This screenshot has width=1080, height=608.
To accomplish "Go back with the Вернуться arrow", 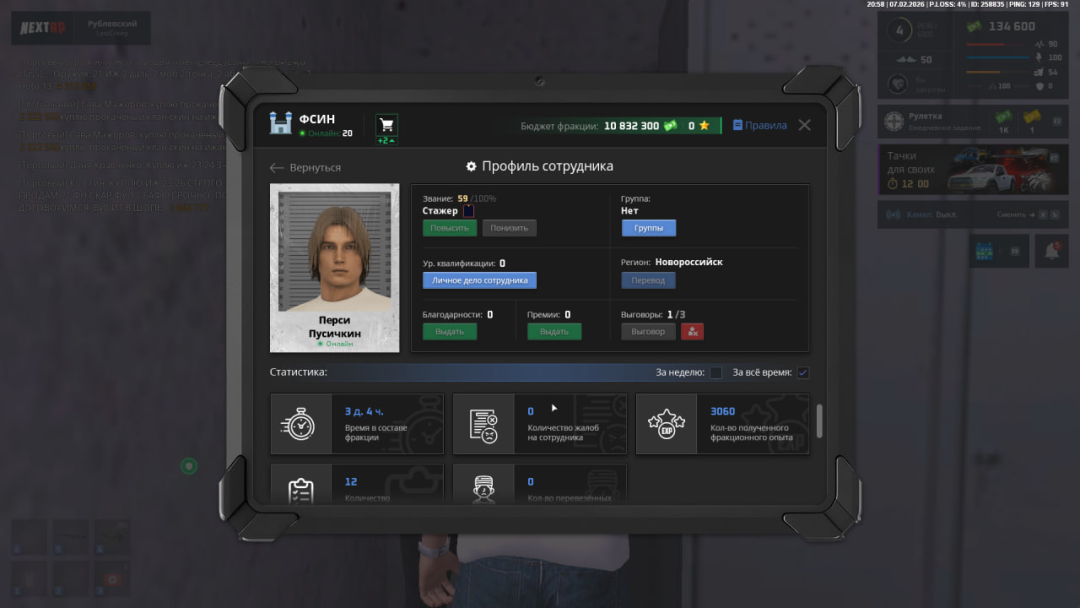I will point(305,167).
